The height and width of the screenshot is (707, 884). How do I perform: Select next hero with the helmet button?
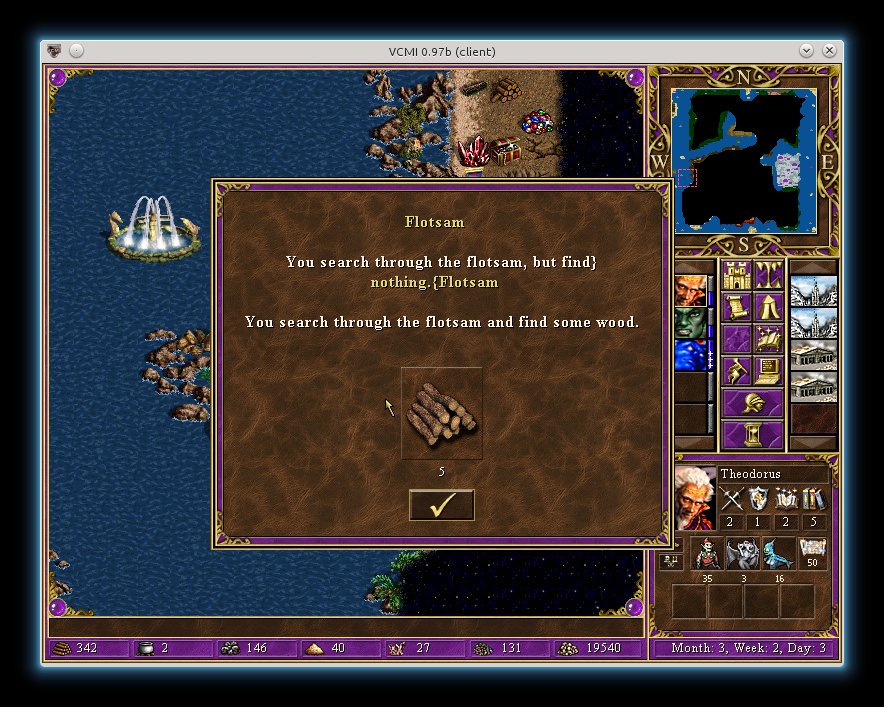pos(753,403)
